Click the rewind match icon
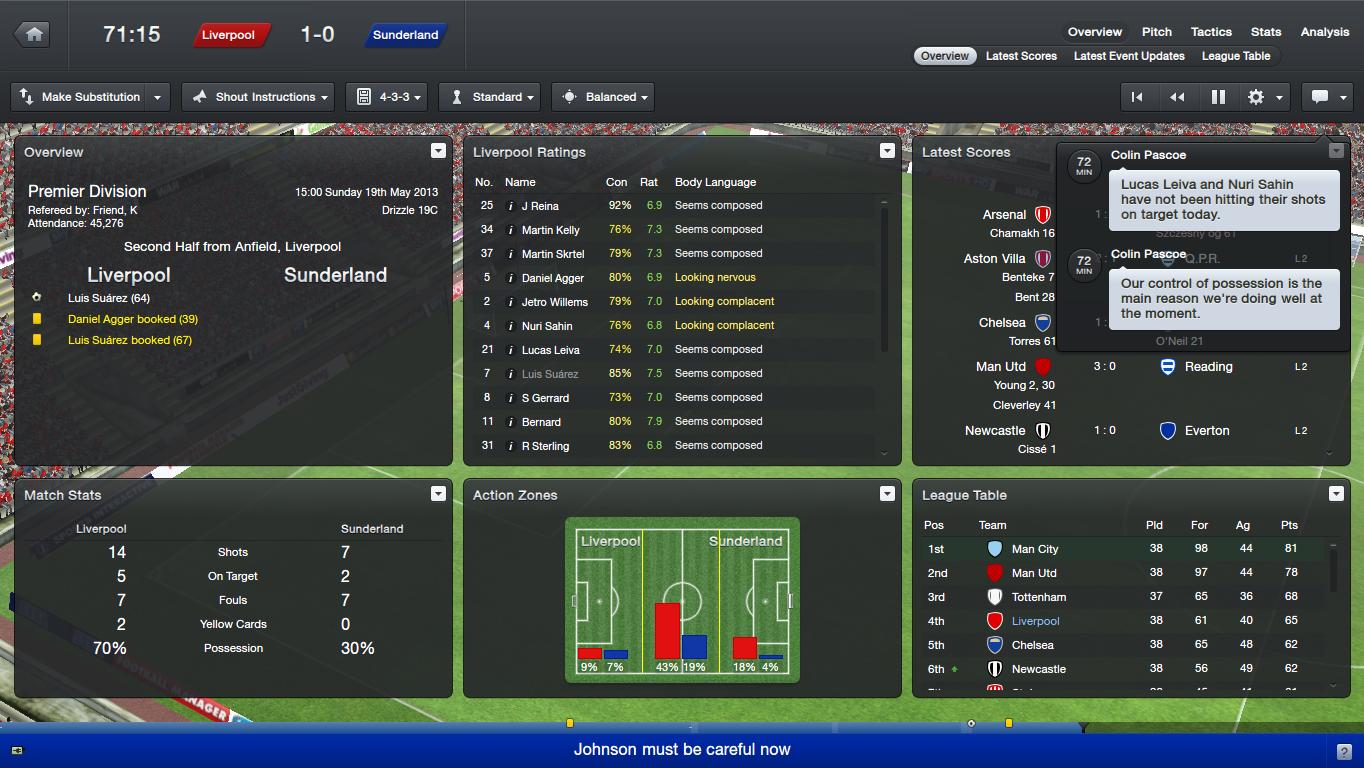 [x=1177, y=96]
